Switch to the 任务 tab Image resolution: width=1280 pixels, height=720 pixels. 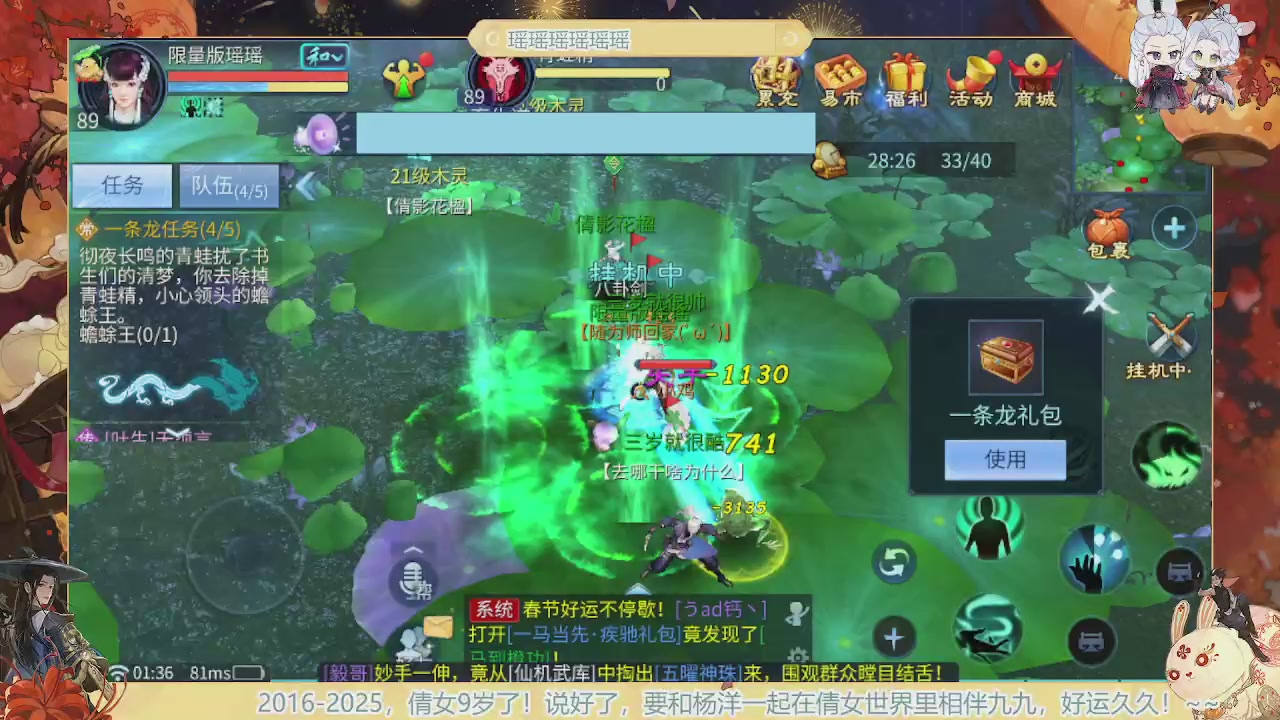tap(122, 185)
